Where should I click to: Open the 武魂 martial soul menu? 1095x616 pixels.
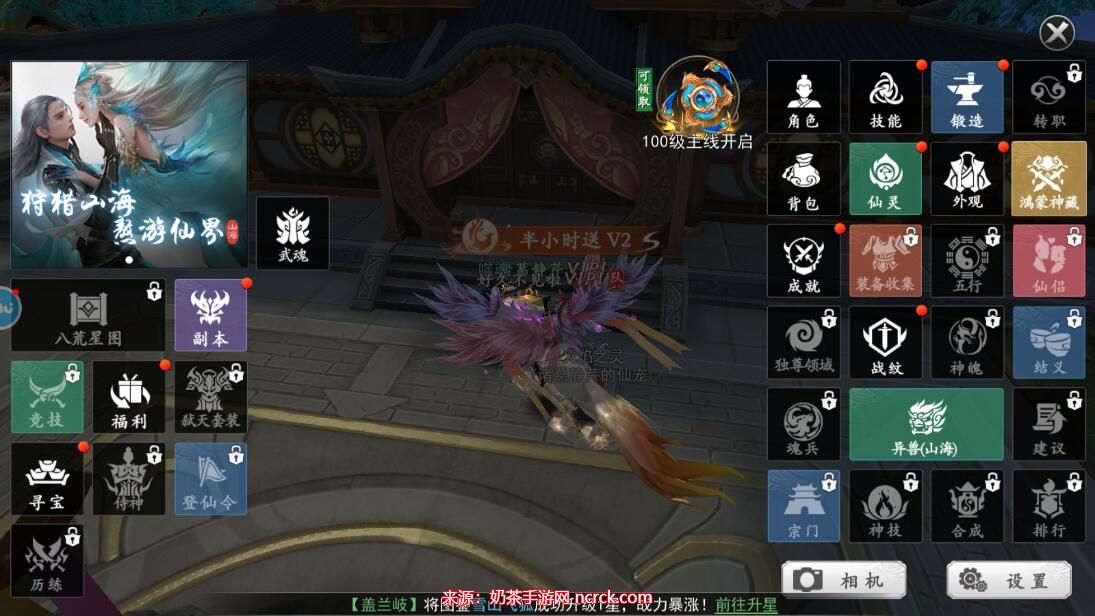tap(292, 233)
